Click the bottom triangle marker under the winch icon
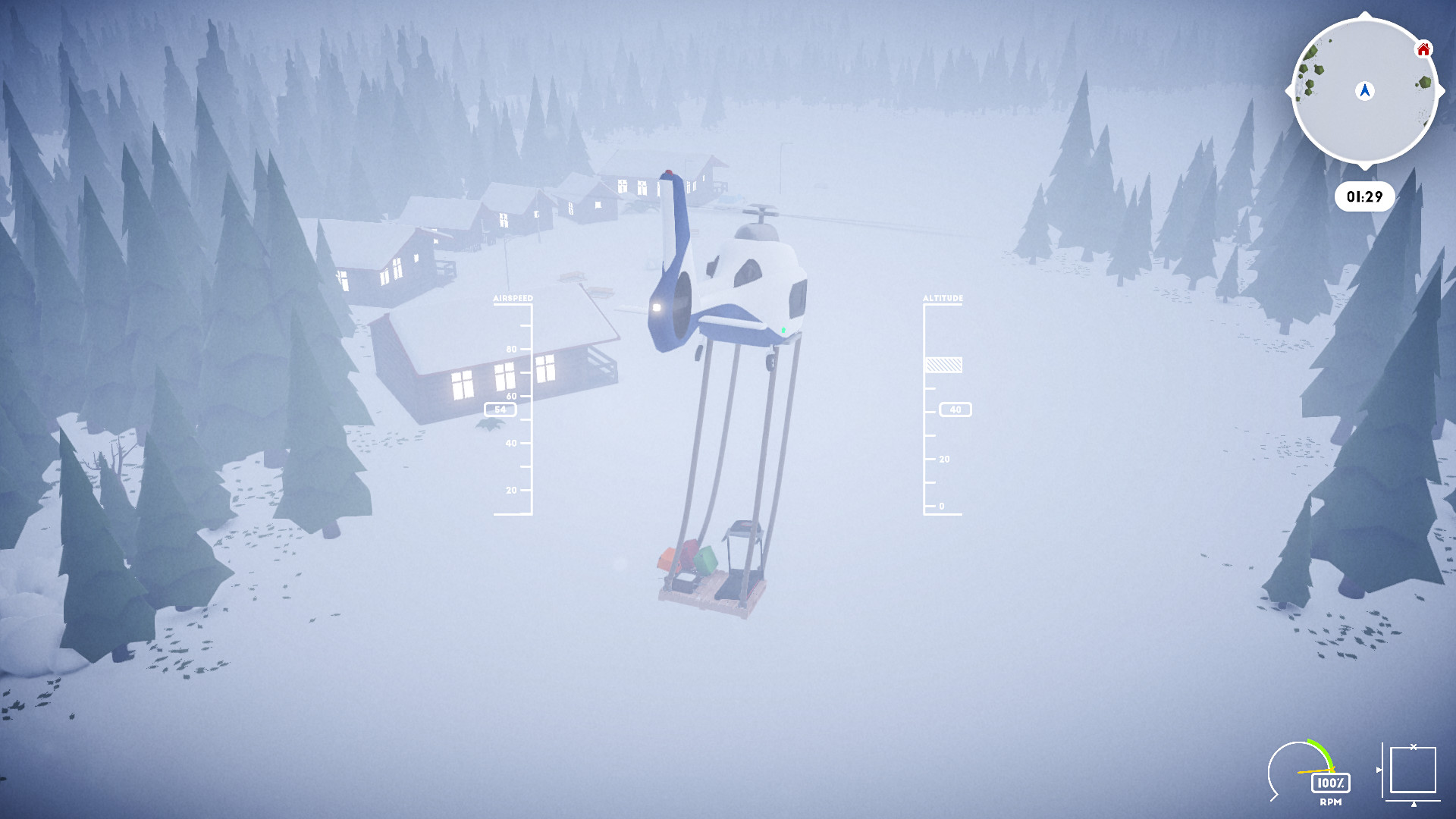1456x819 pixels. pyautogui.click(x=1414, y=803)
